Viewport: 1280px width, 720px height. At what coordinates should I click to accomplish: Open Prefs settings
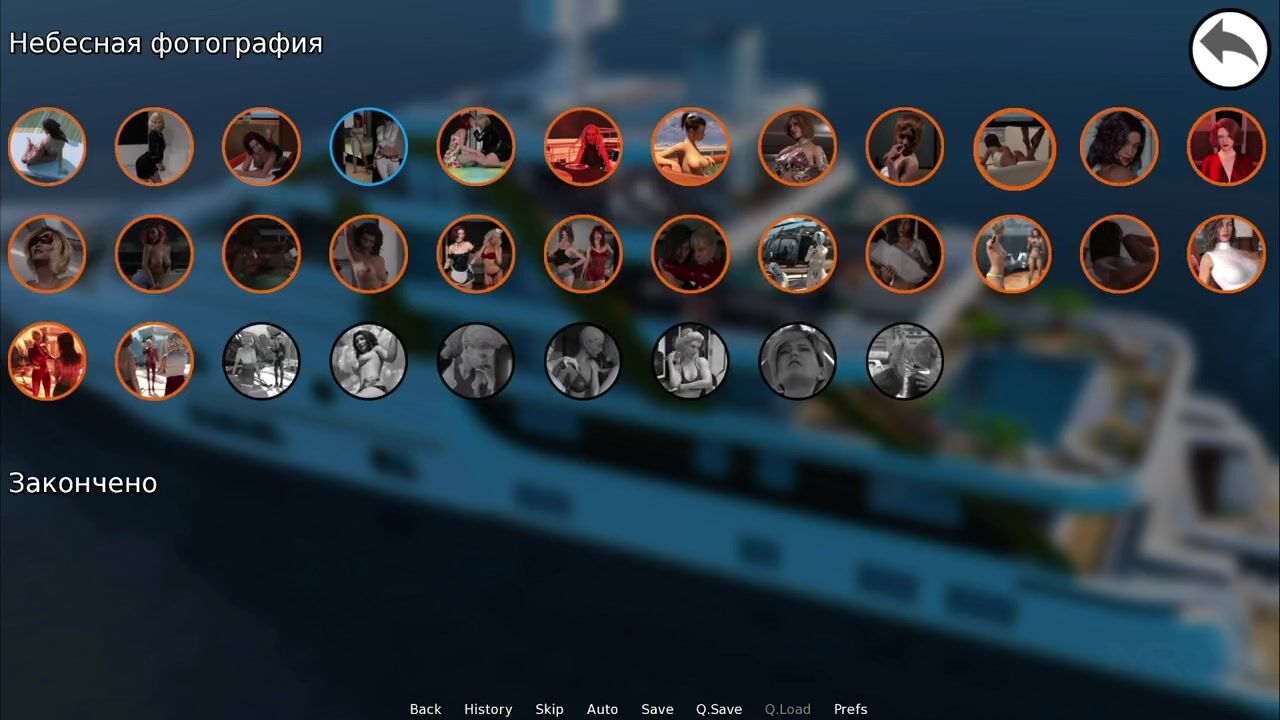click(x=850, y=709)
